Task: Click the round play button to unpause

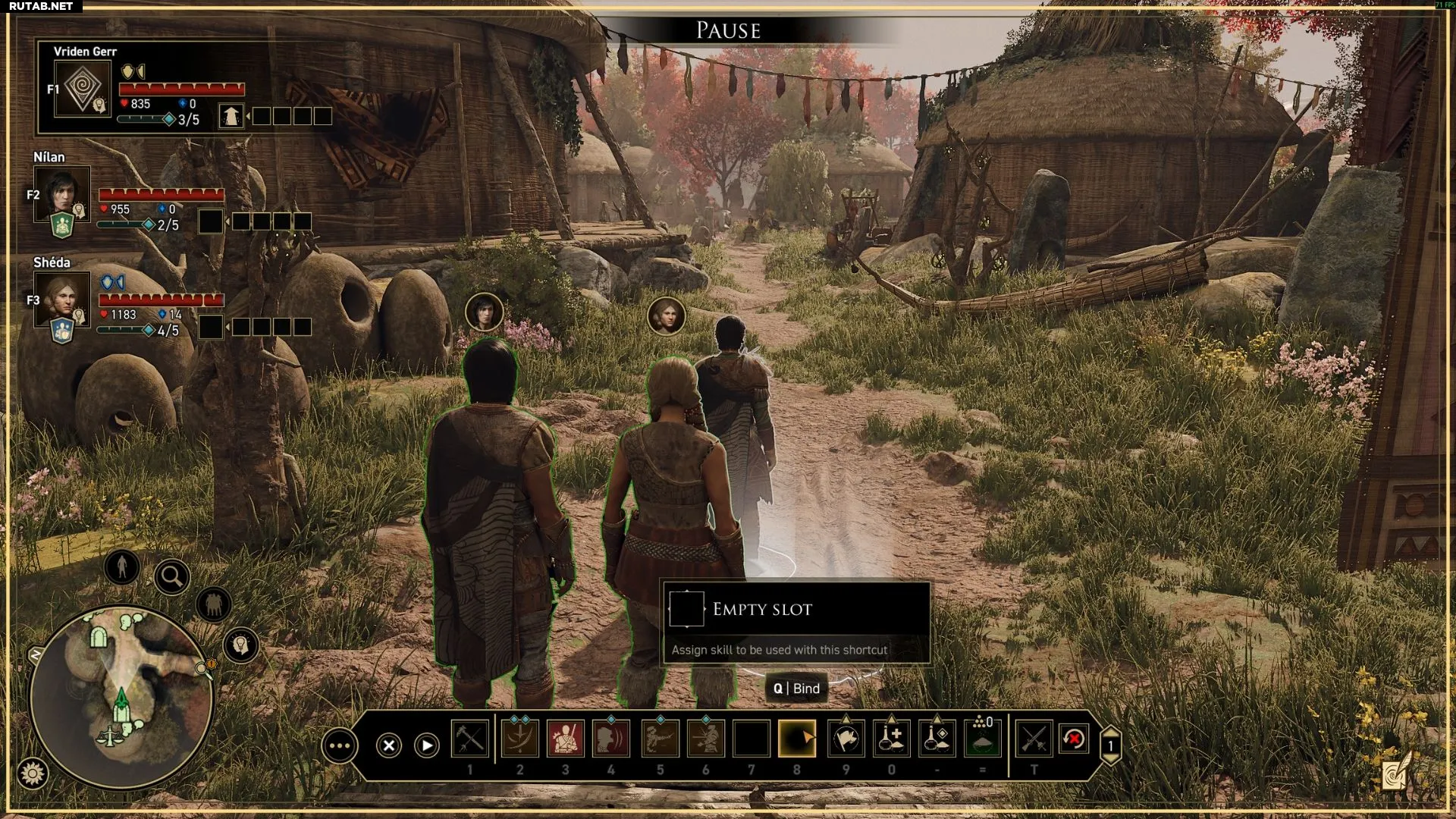Action: click(427, 745)
